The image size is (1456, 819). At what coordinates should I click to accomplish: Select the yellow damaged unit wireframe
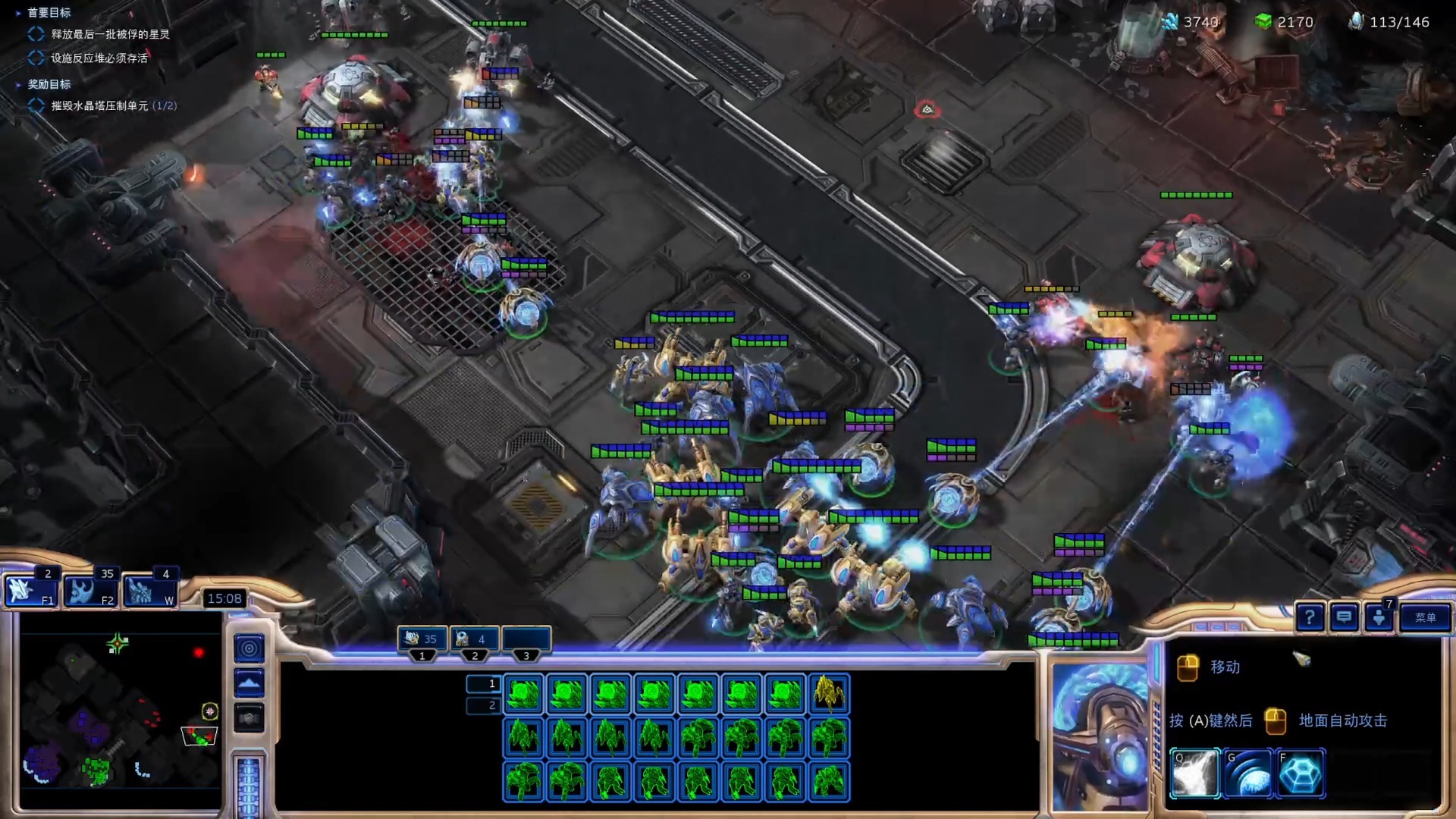click(828, 694)
